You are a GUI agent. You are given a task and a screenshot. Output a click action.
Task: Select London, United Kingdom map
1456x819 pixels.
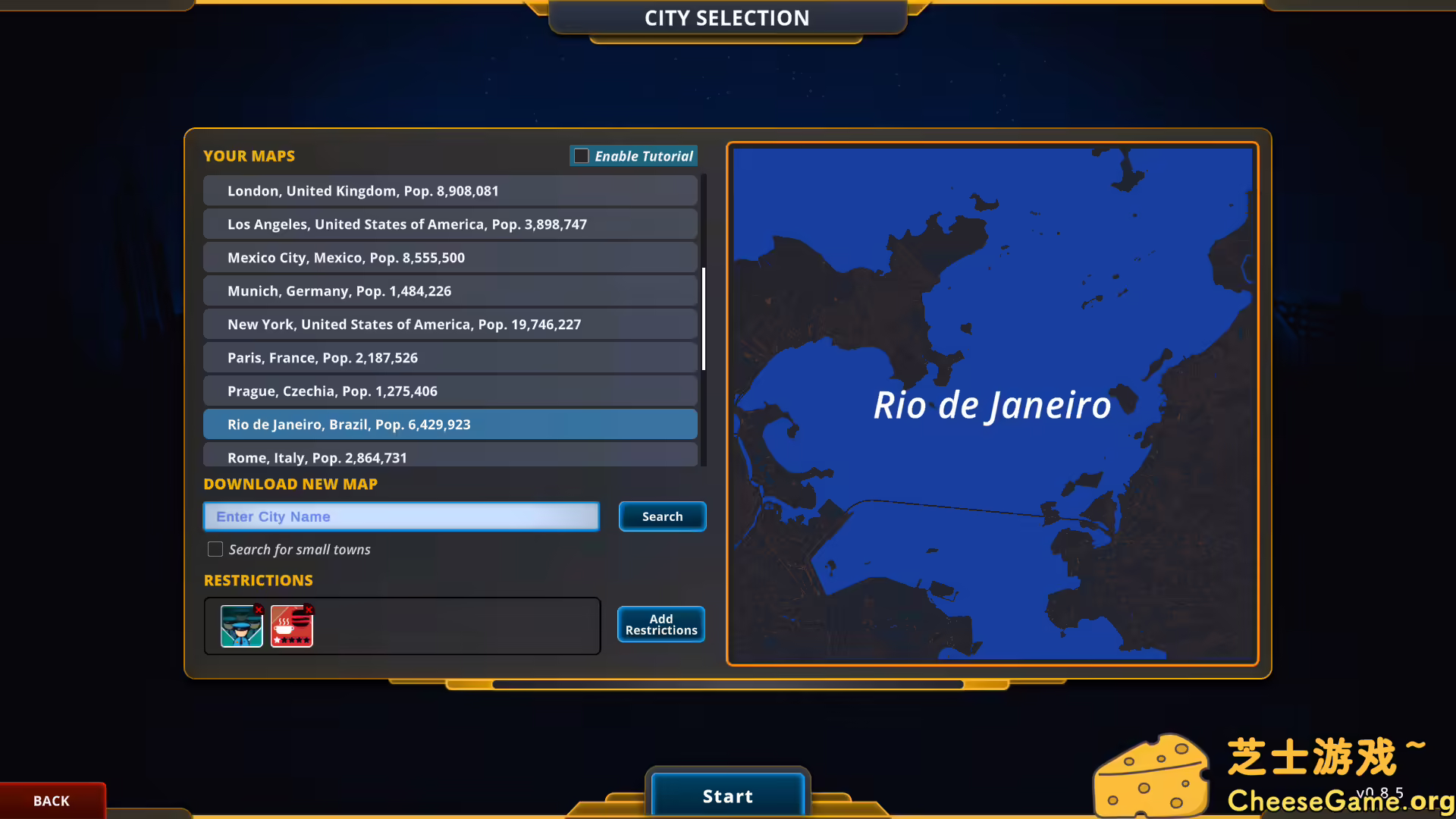click(450, 190)
